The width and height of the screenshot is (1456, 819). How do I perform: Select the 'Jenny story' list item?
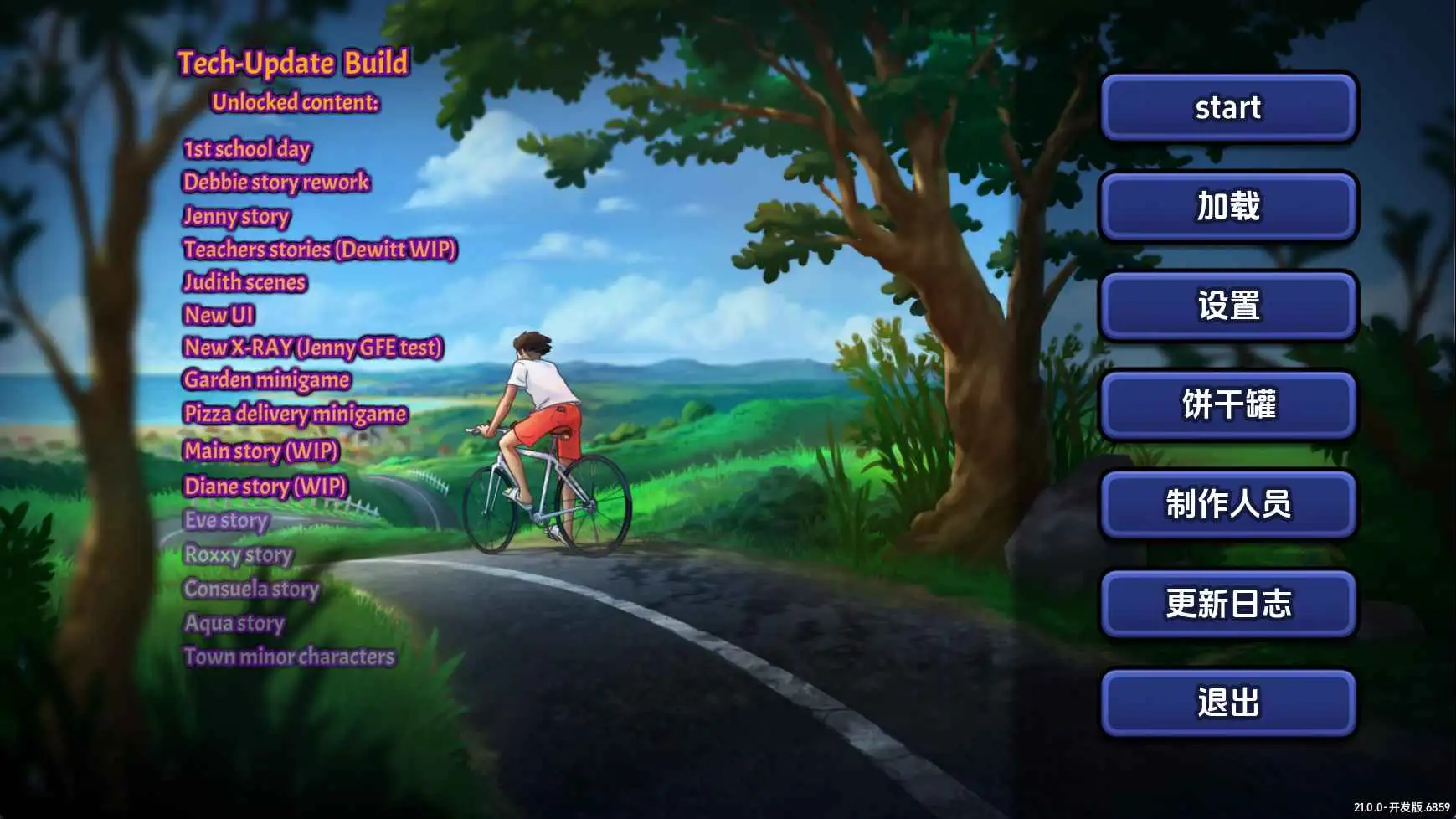[x=235, y=217]
